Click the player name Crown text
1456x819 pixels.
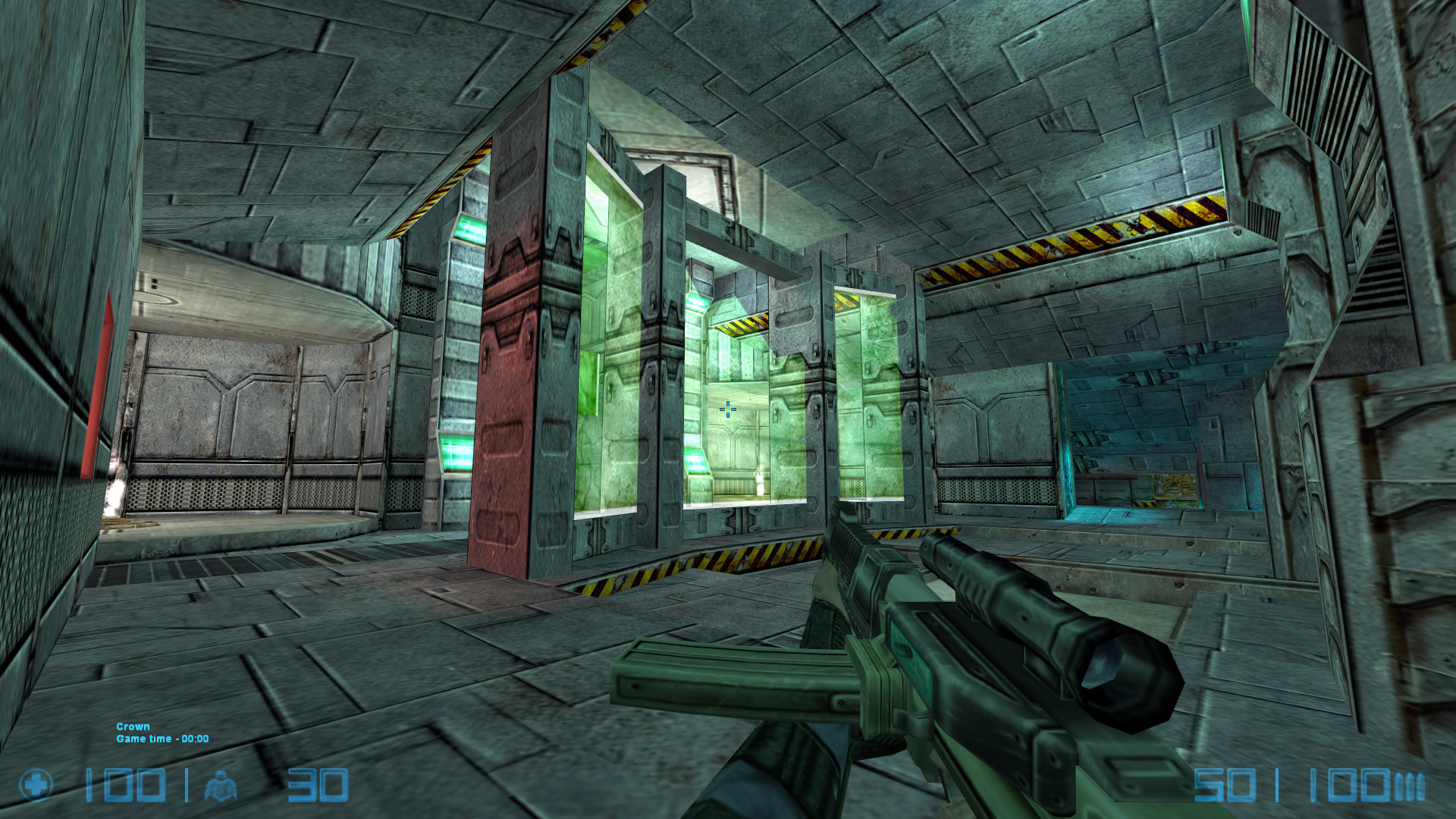pyautogui.click(x=133, y=726)
